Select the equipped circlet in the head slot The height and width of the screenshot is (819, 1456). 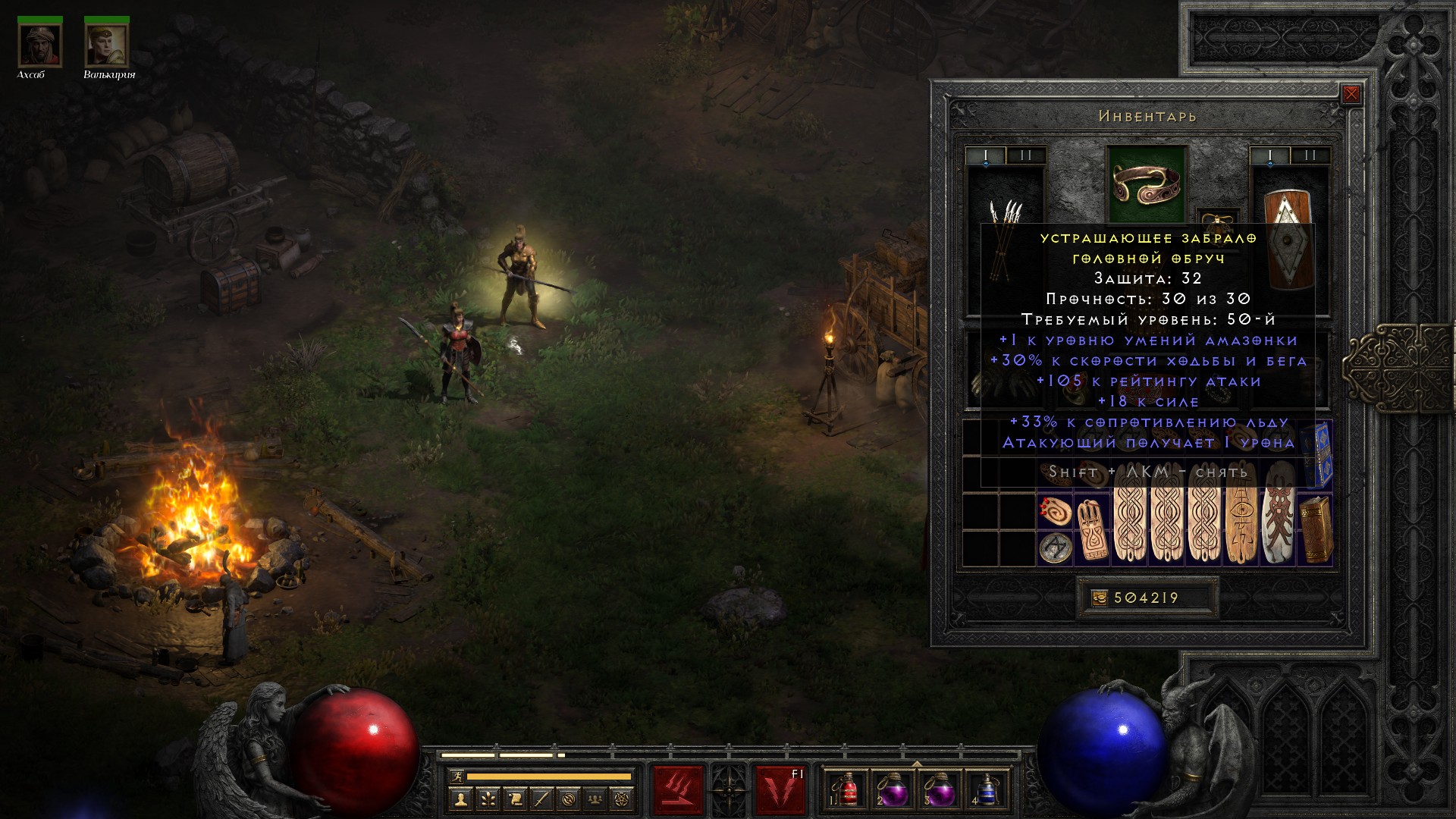click(1146, 184)
